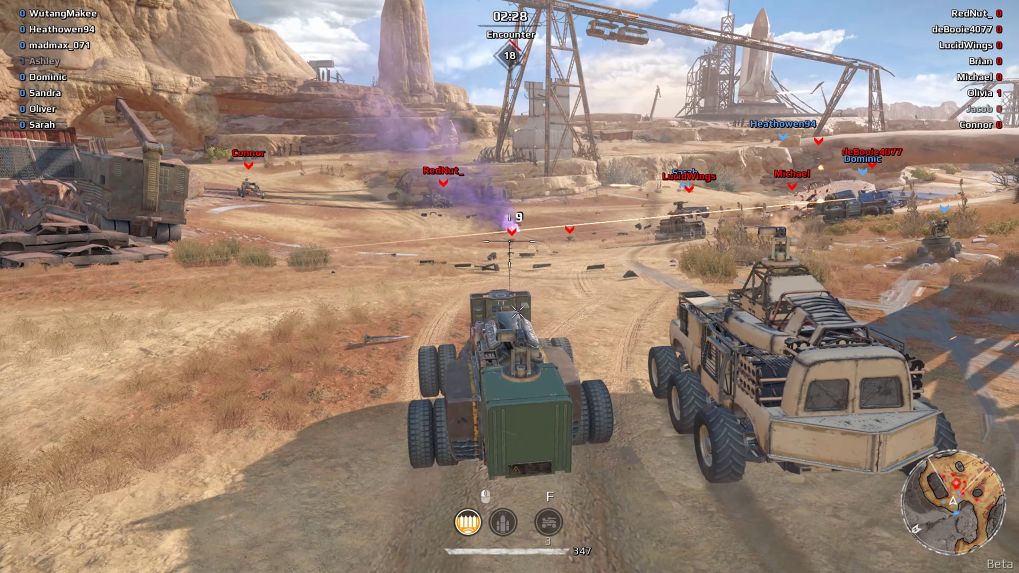The height and width of the screenshot is (573, 1019).
Task: Choose Ashley in the player roster
Action: 44,61
